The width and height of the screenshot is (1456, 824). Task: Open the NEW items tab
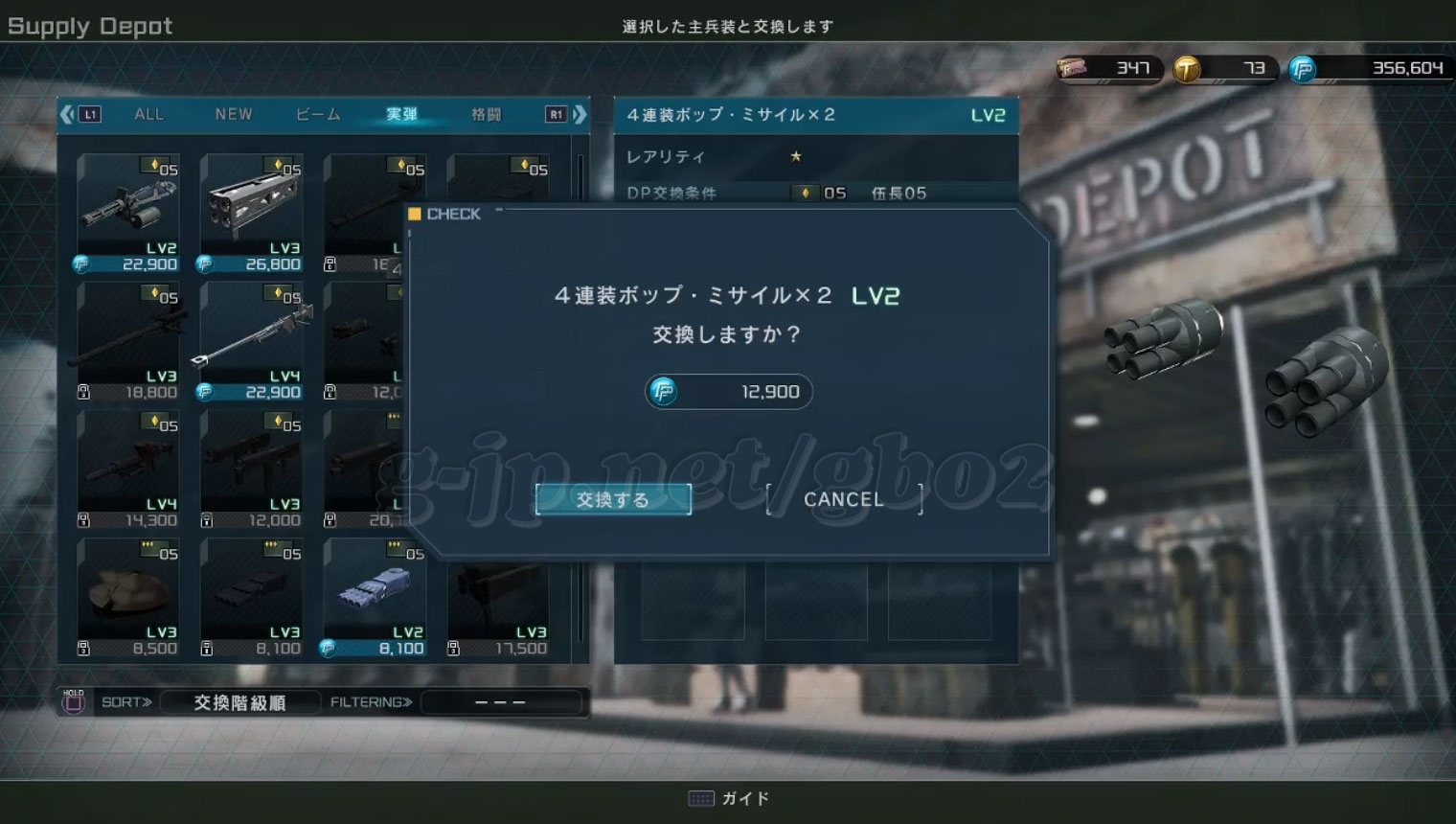pos(234,114)
